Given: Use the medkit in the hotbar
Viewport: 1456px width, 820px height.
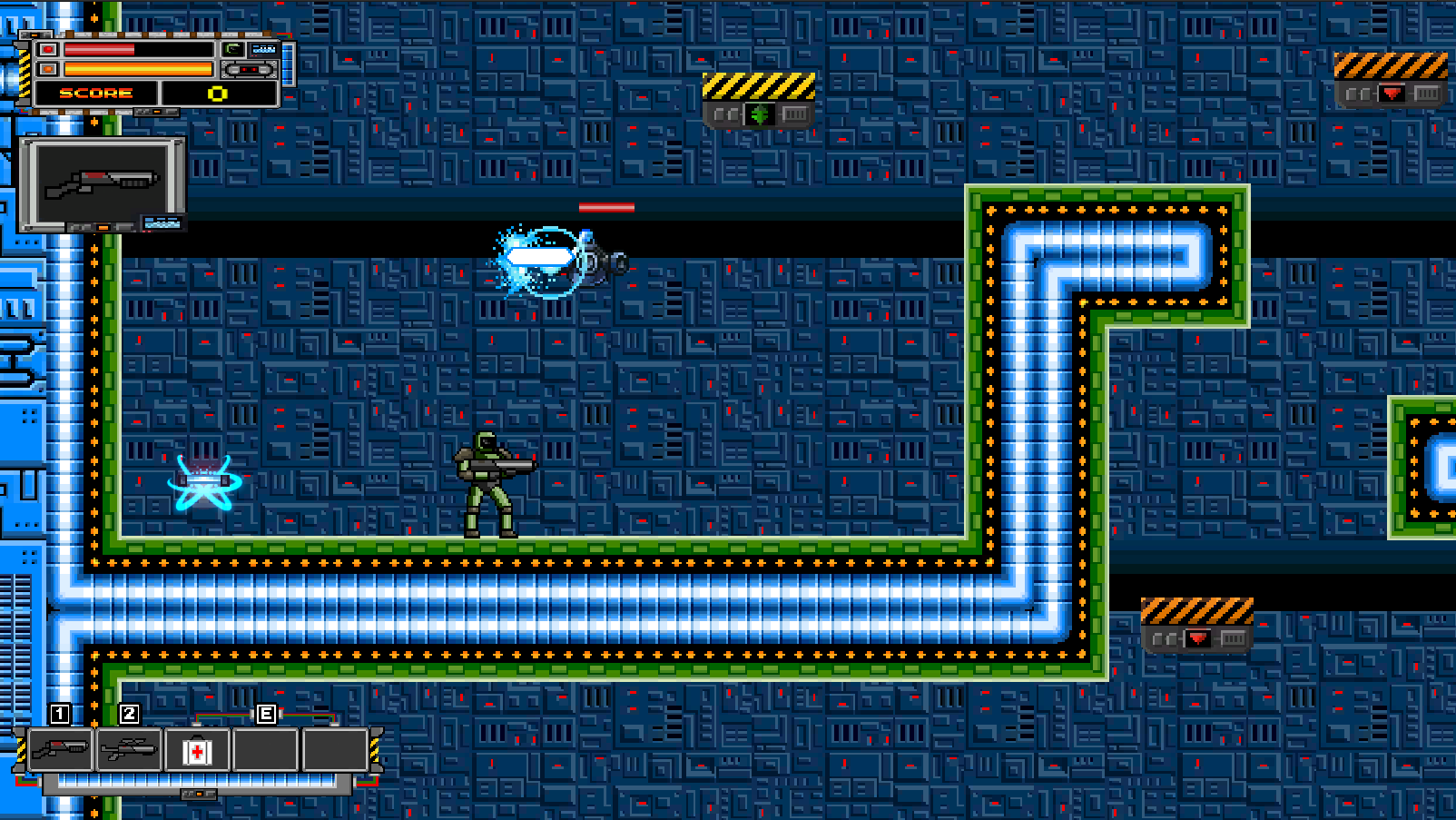Looking at the screenshot, I should (197, 751).
